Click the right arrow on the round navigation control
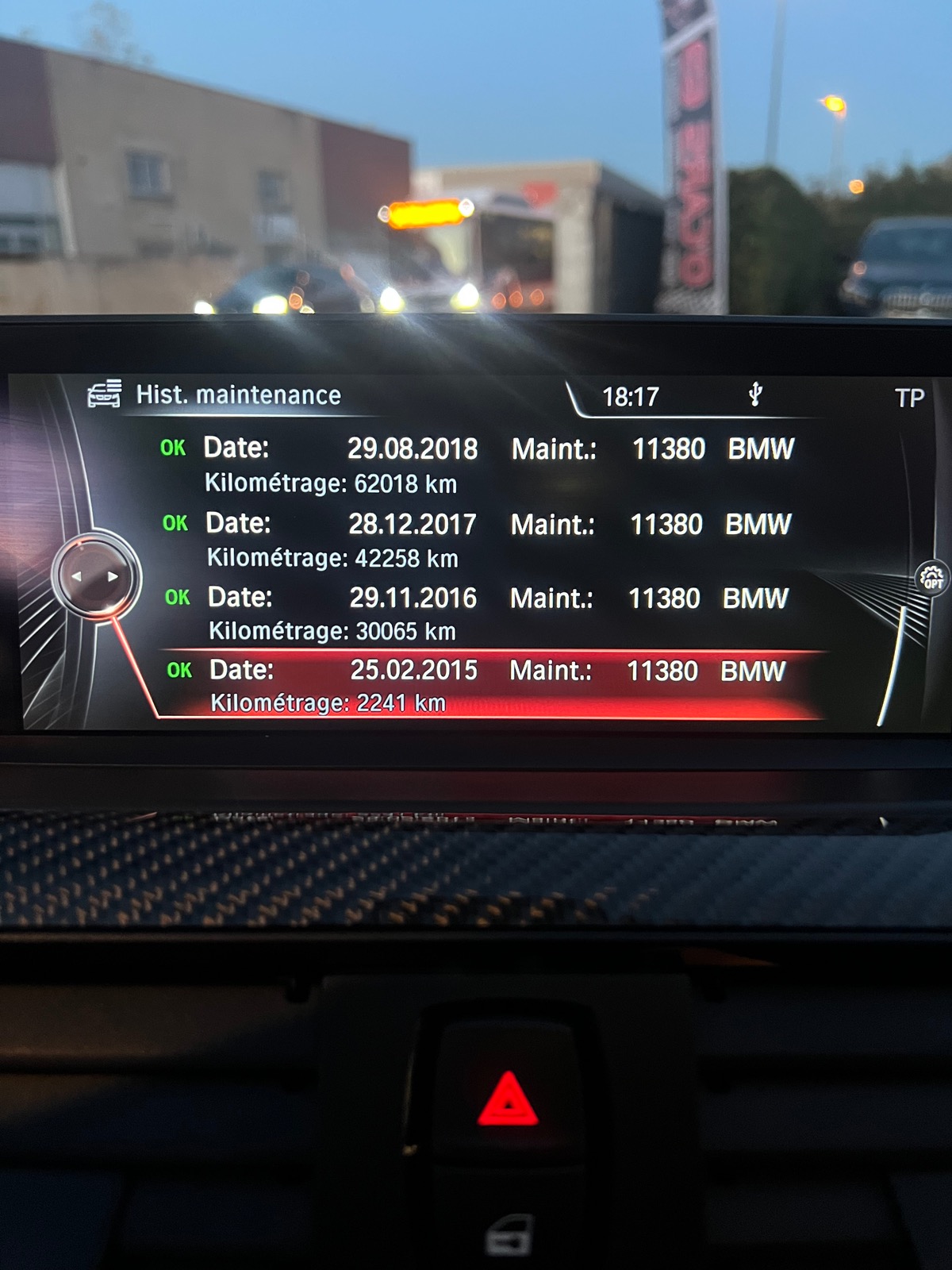This screenshot has width=952, height=1270. (113, 576)
